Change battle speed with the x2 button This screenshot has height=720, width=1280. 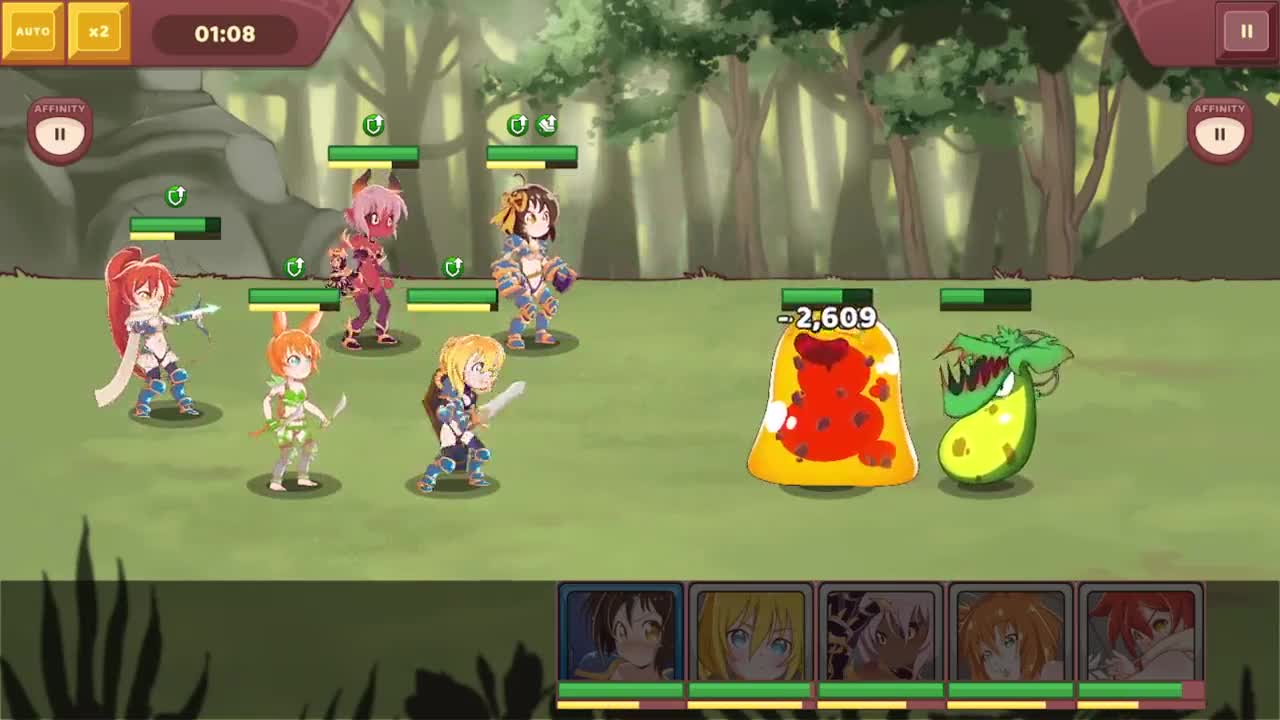(x=98, y=32)
